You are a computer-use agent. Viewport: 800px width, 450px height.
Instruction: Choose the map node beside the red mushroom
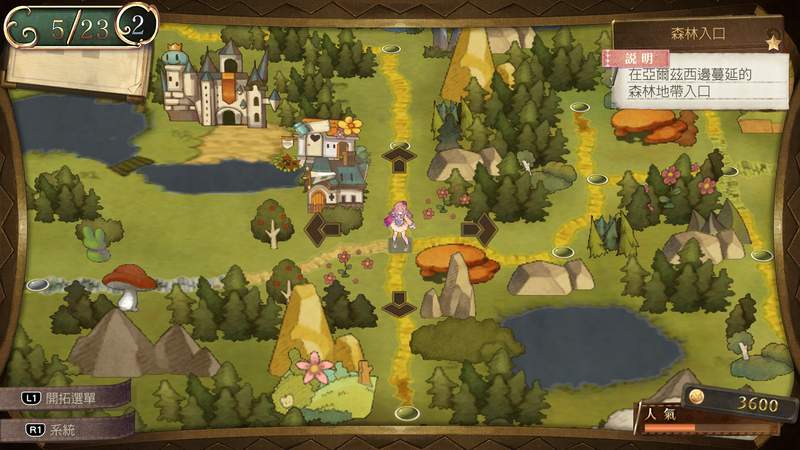coord(39,285)
